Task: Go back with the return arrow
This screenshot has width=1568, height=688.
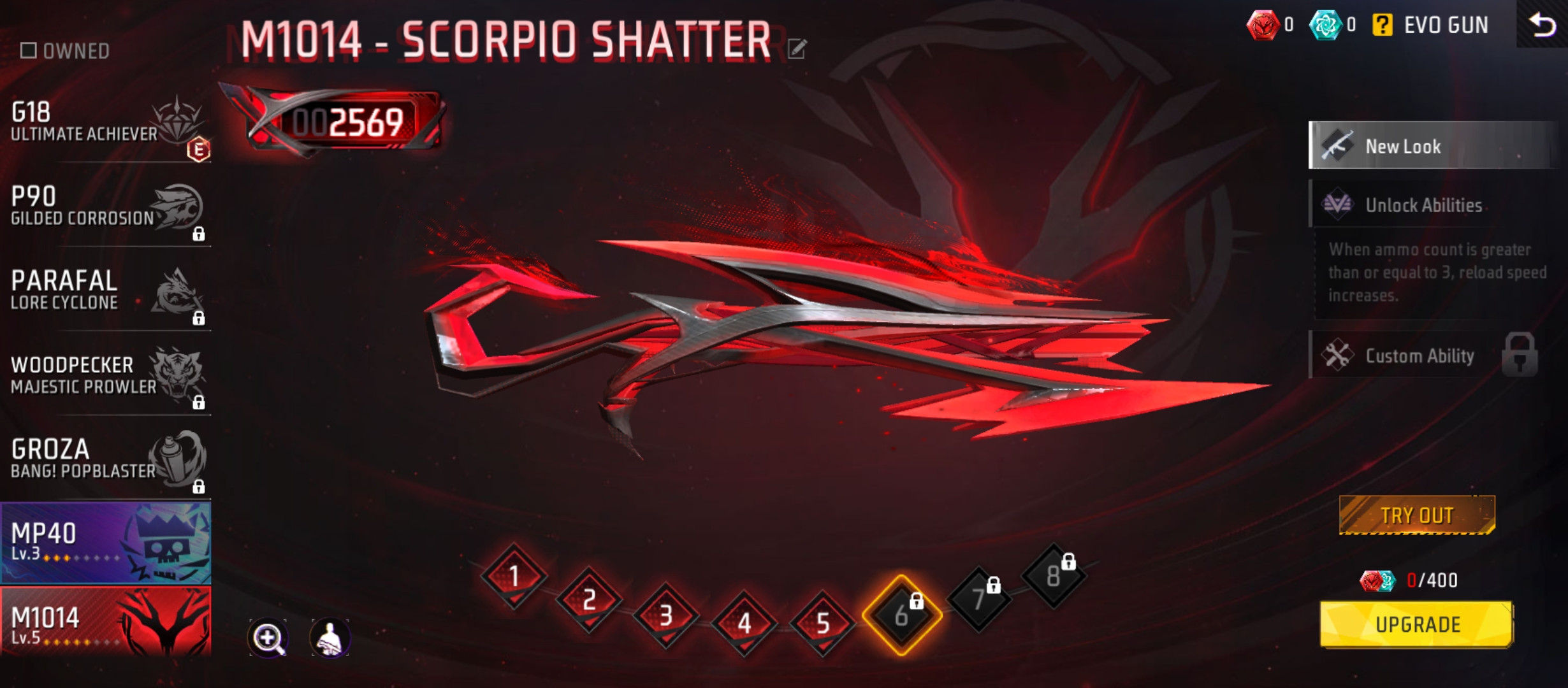Action: 1542,25
